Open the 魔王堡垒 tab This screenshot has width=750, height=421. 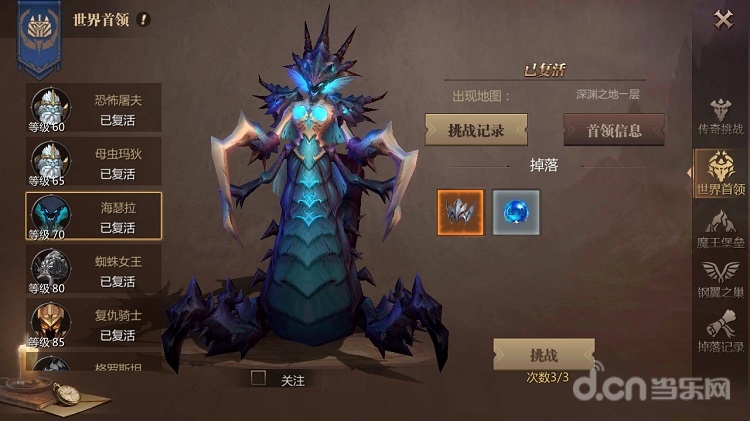tap(721, 229)
